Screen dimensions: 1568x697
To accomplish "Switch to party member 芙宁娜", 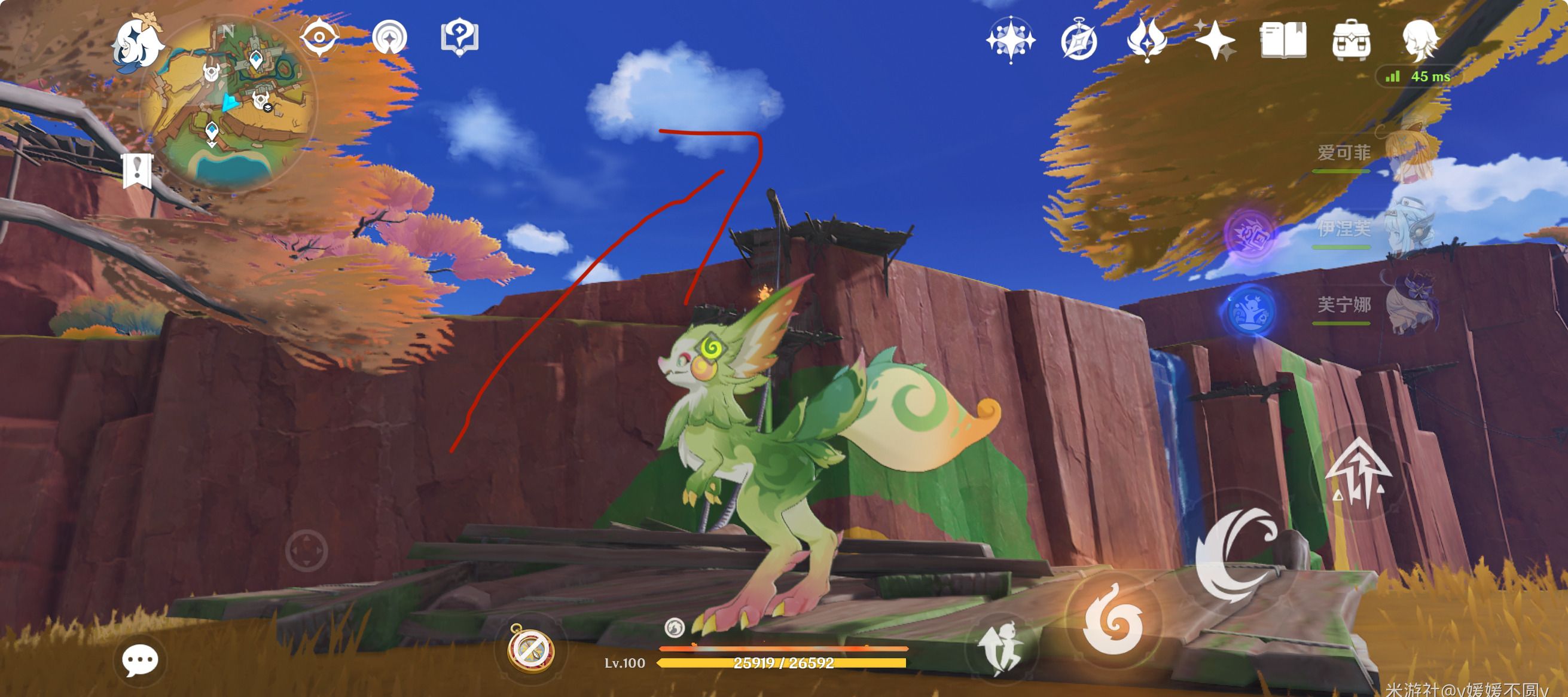I will click(1375, 305).
